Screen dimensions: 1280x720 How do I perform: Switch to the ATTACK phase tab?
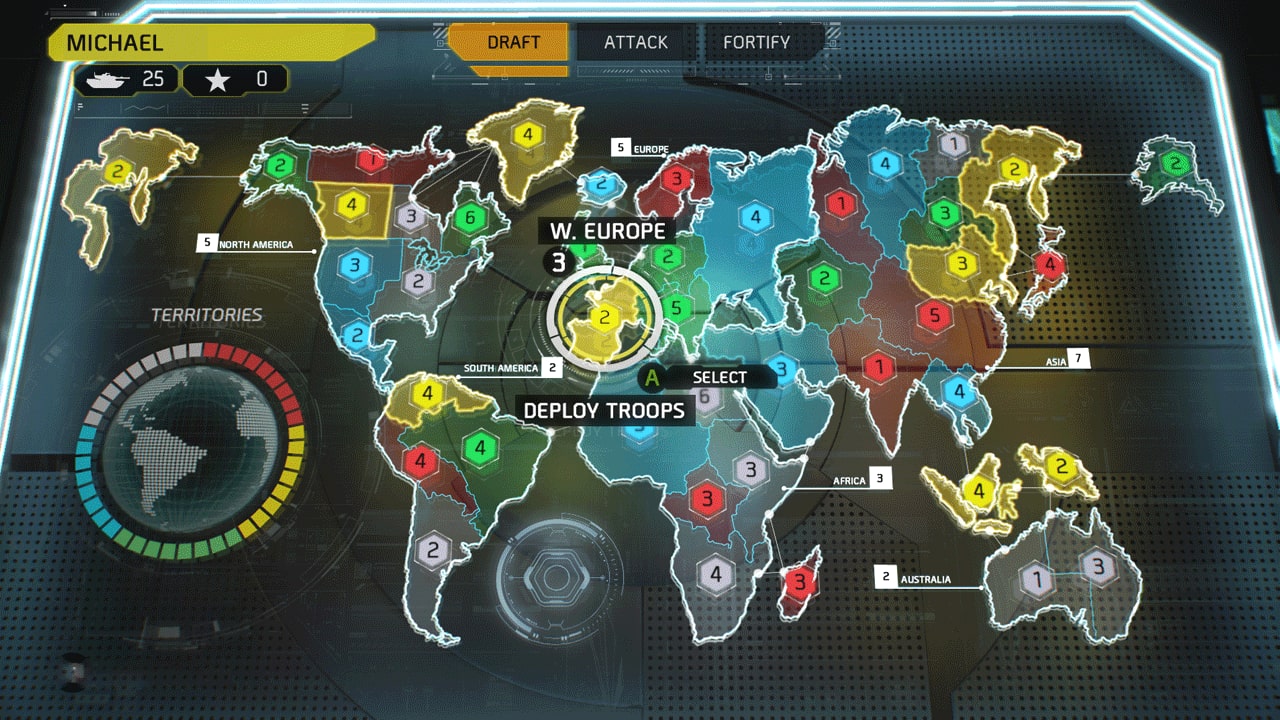point(635,42)
